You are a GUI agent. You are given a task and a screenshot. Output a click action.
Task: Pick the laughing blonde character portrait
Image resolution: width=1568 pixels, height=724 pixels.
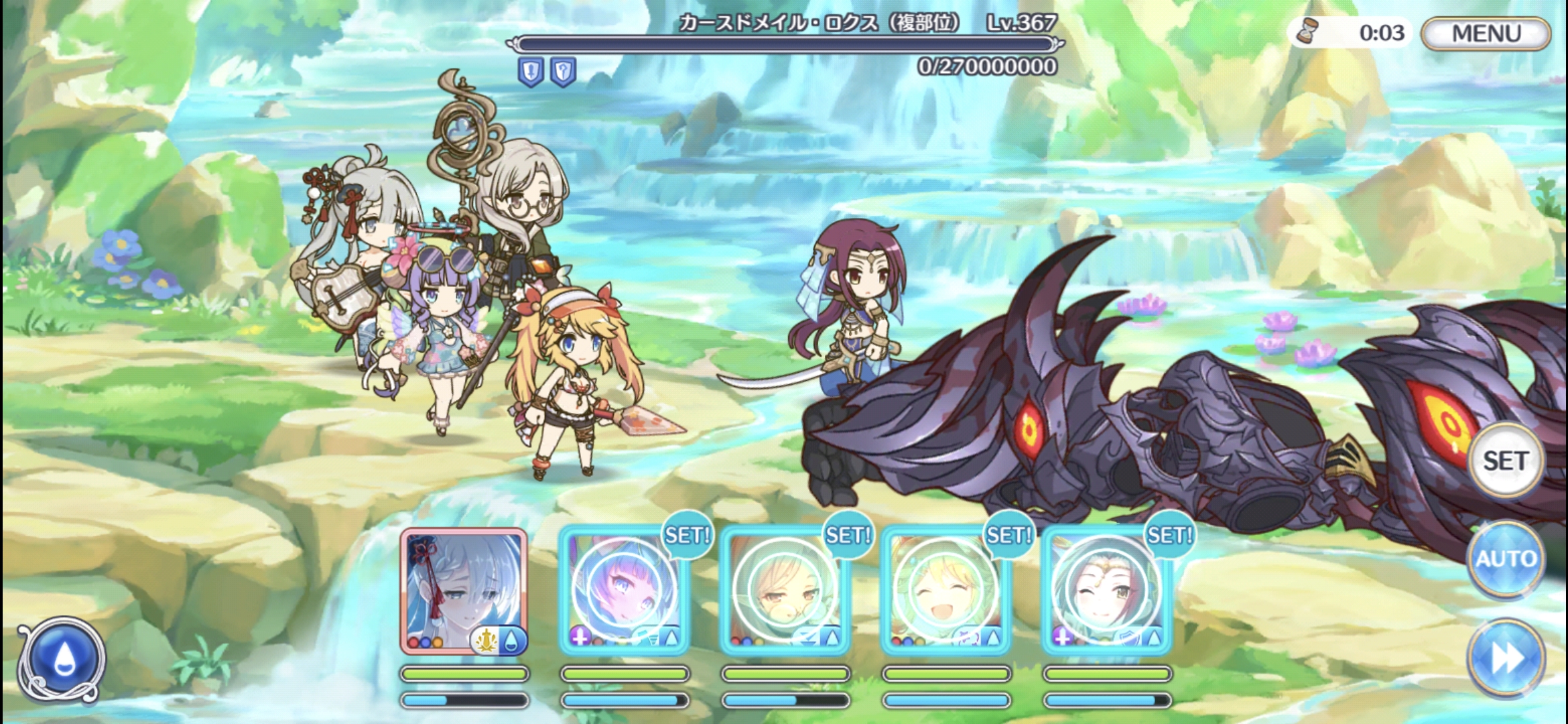945,591
